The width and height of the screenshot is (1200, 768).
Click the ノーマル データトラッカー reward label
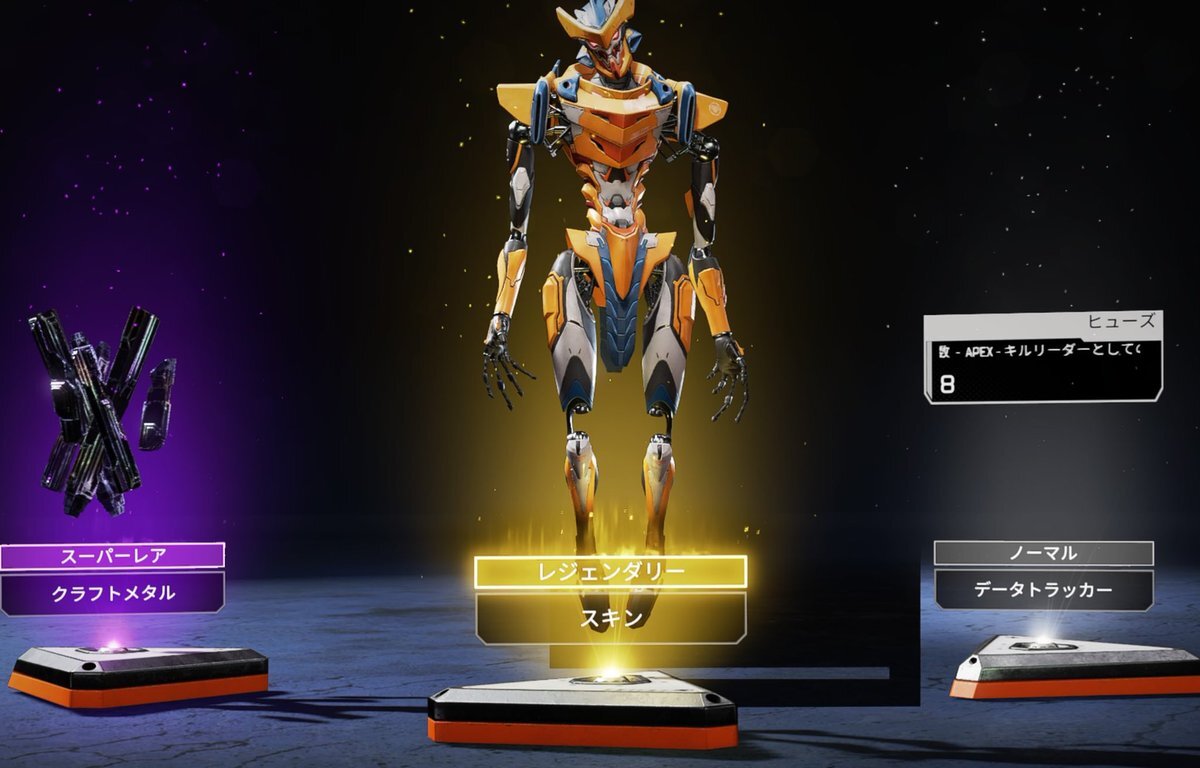tap(1043, 576)
